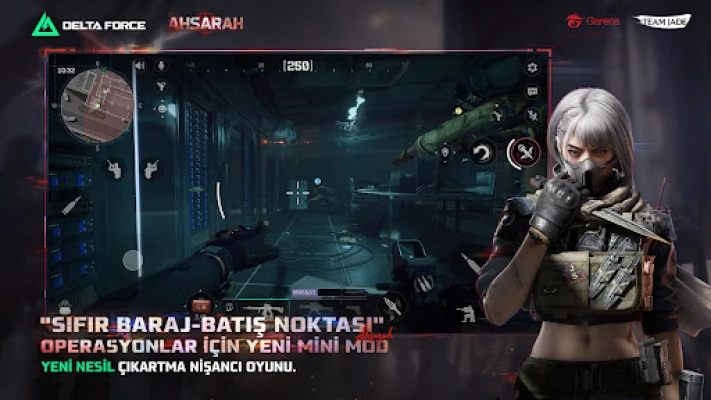Toggle the microphone icon

click(160, 66)
